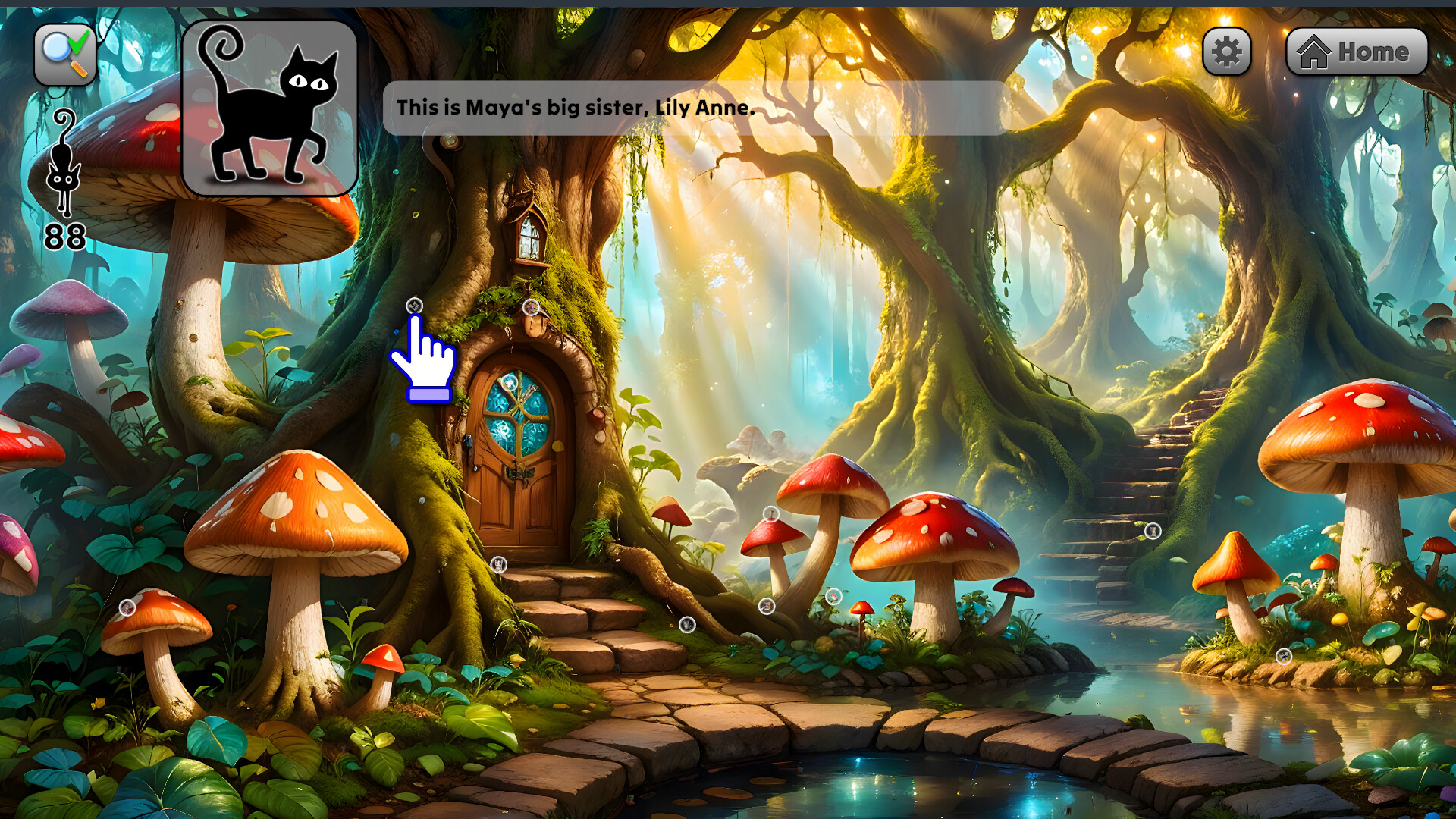Viewport: 1456px width, 819px height.
Task: Select the marker on the mushroom stem near the path
Action: coord(766,607)
